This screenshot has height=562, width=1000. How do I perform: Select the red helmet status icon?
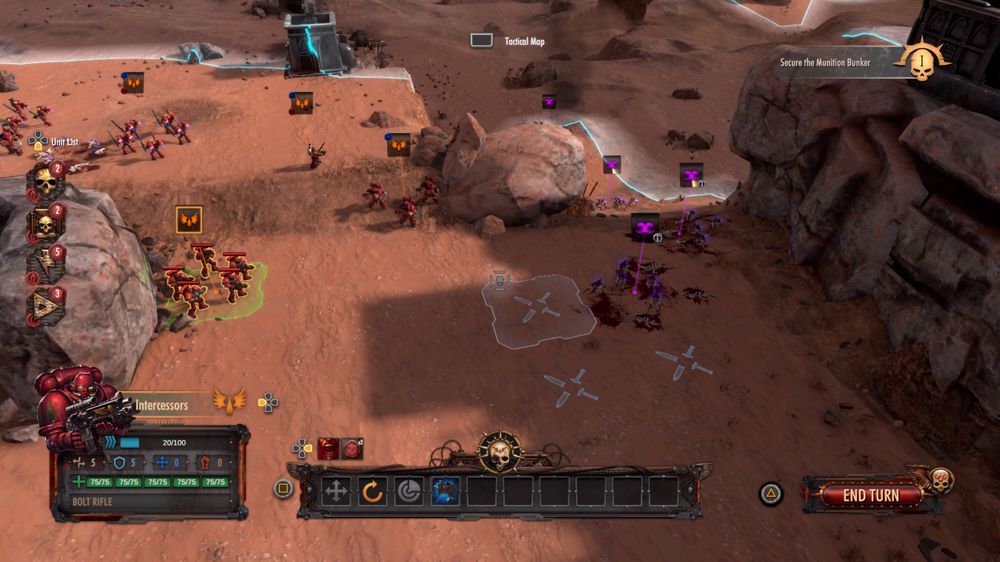click(328, 449)
